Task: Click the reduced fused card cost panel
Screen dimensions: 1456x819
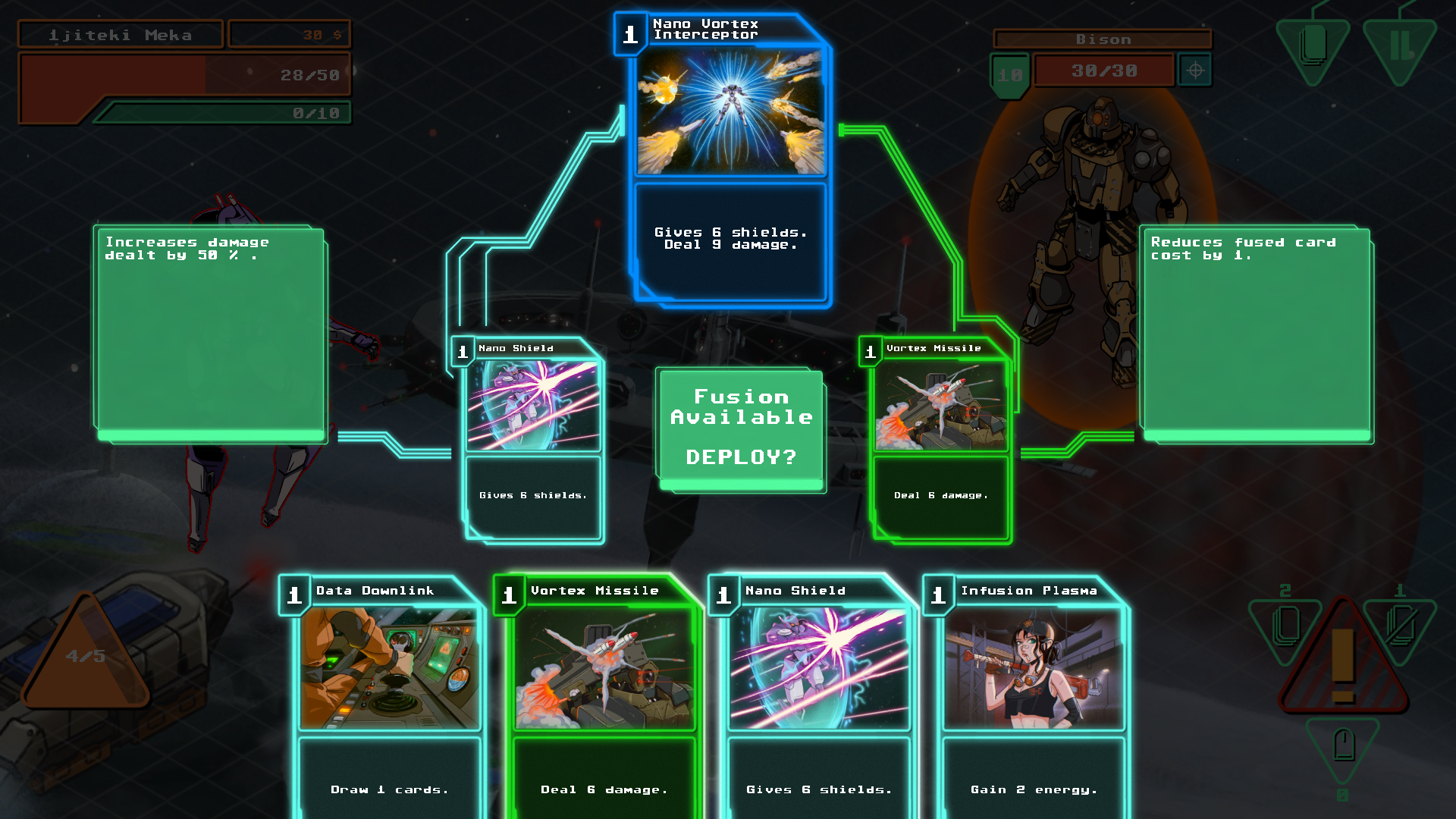Action: (x=1257, y=334)
